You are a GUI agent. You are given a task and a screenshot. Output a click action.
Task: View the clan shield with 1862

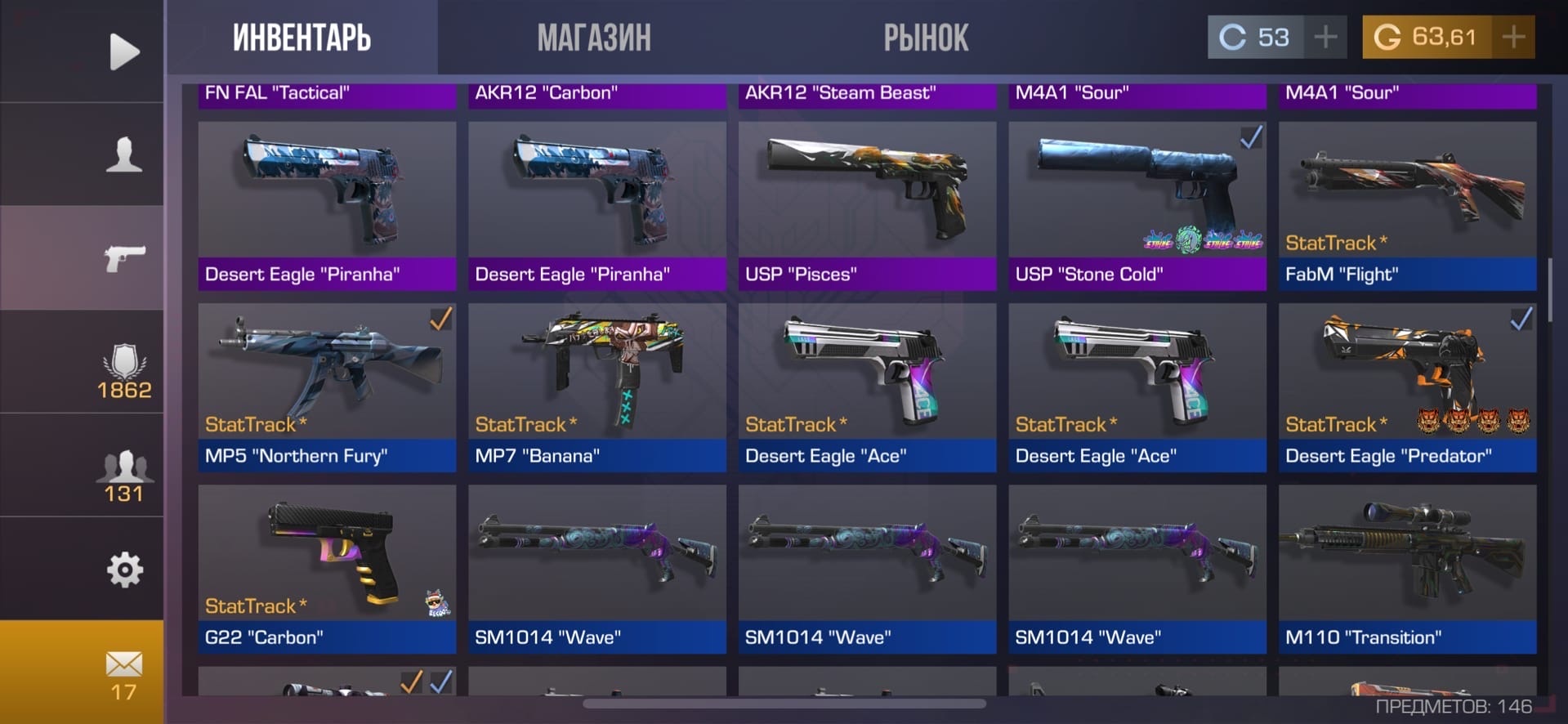click(x=124, y=372)
